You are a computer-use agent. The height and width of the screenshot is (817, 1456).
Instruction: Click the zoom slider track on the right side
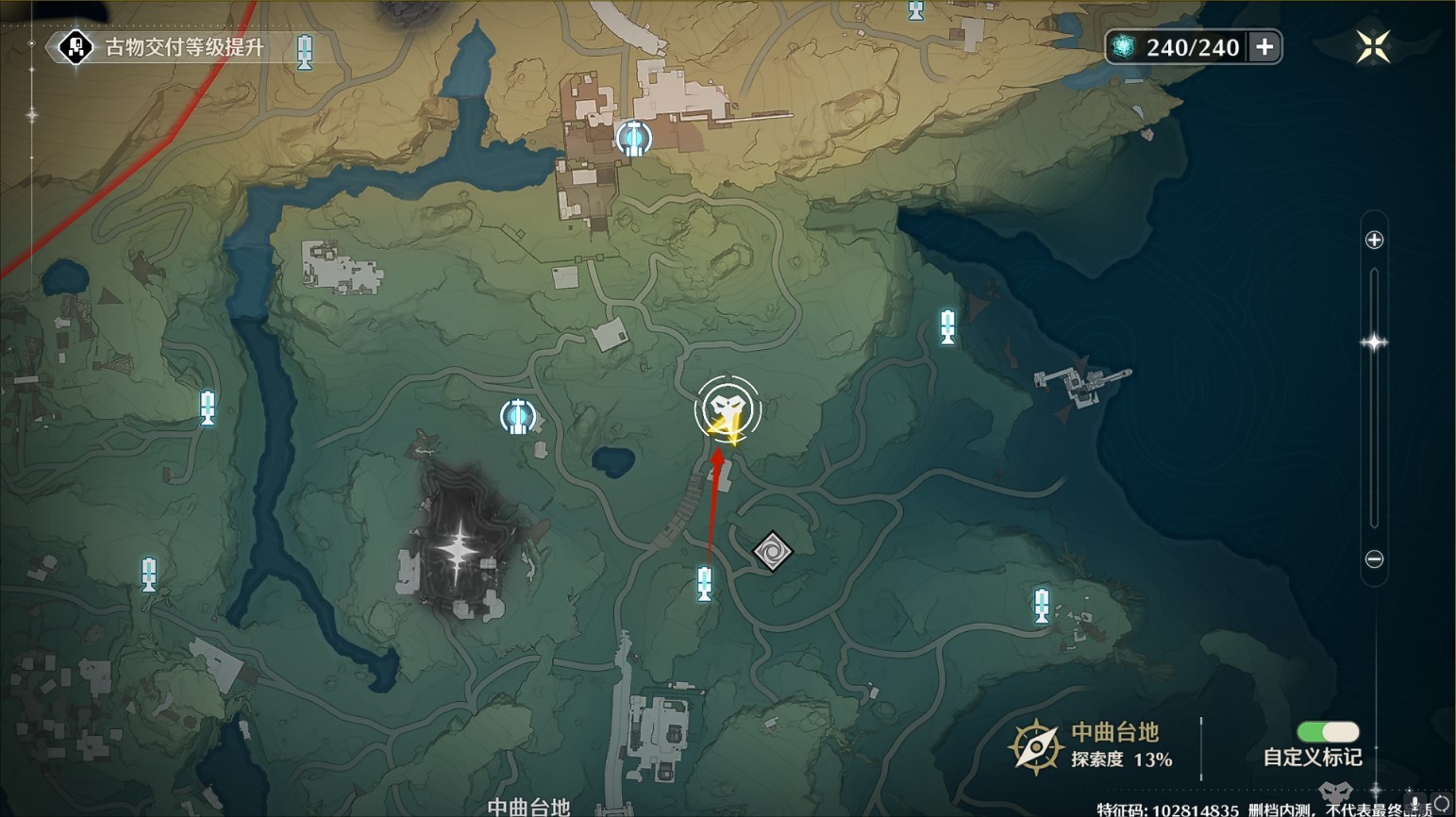point(1374,396)
